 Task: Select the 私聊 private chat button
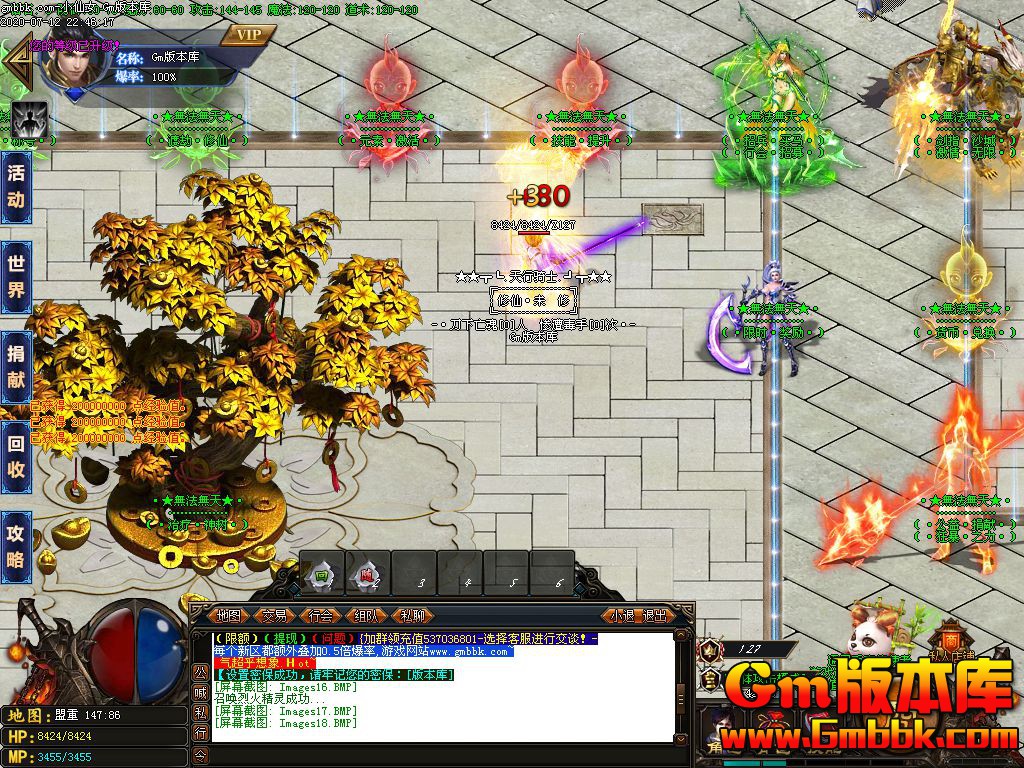pos(413,616)
